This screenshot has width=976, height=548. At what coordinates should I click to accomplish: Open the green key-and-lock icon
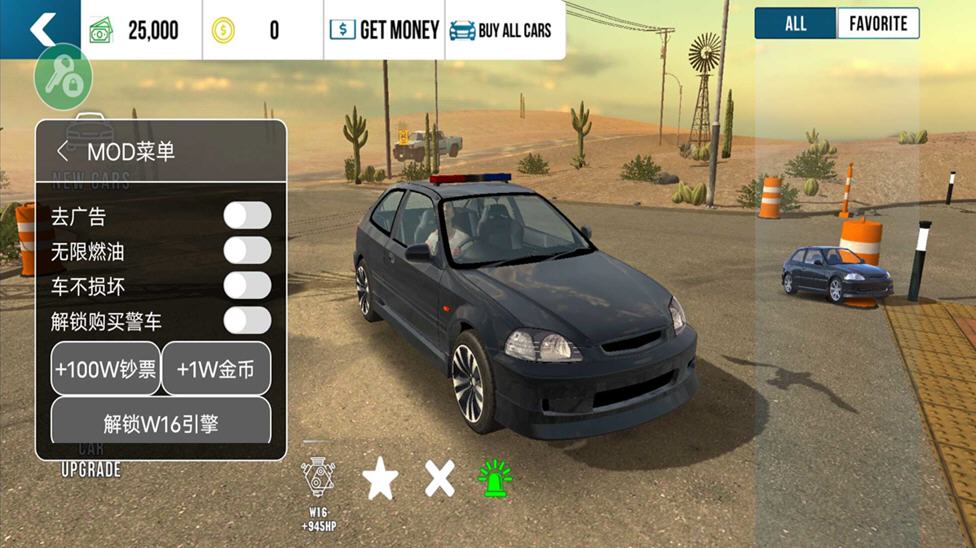point(63,78)
